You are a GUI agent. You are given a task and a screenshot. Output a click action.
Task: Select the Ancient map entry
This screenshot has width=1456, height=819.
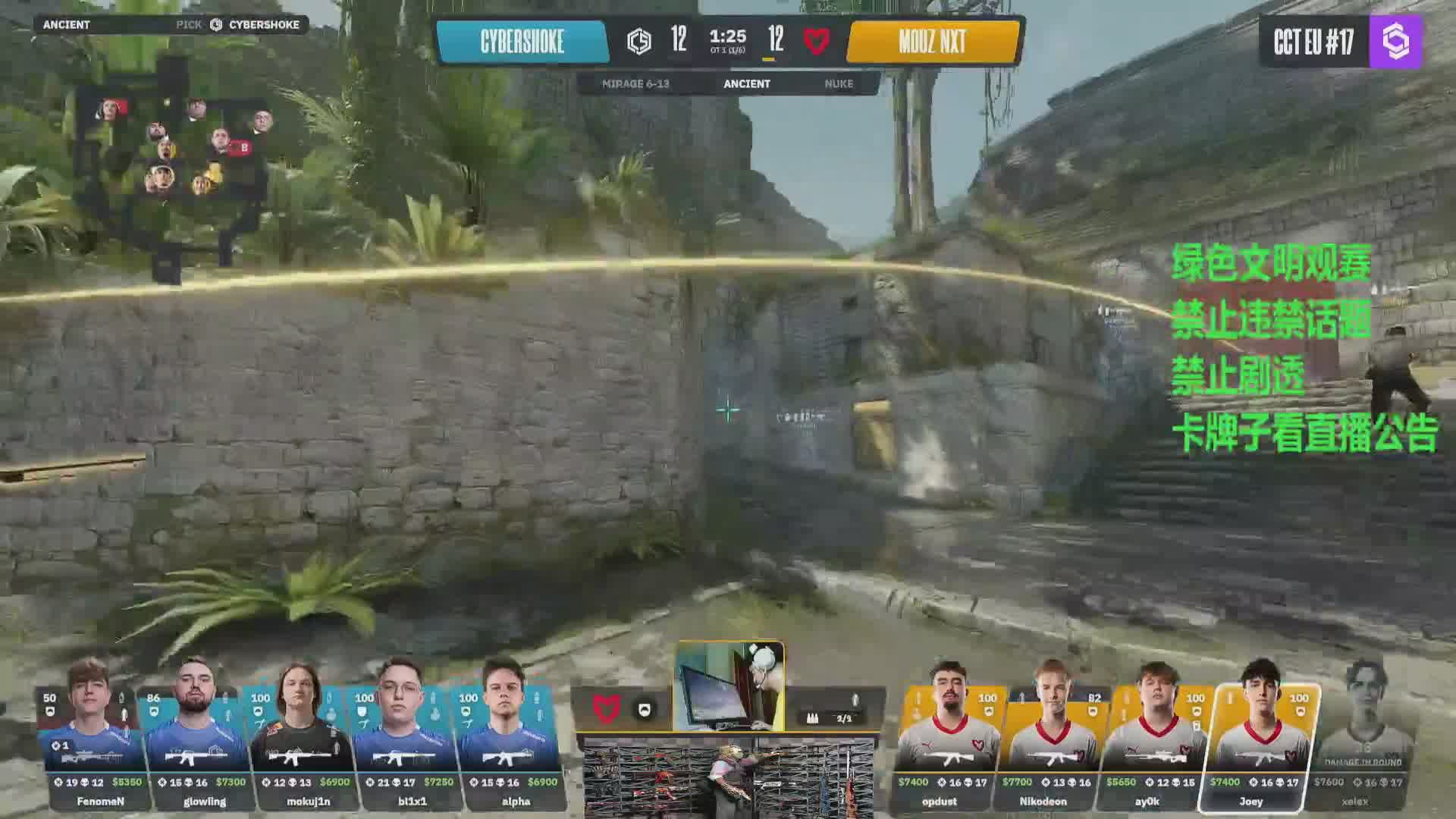tap(746, 84)
